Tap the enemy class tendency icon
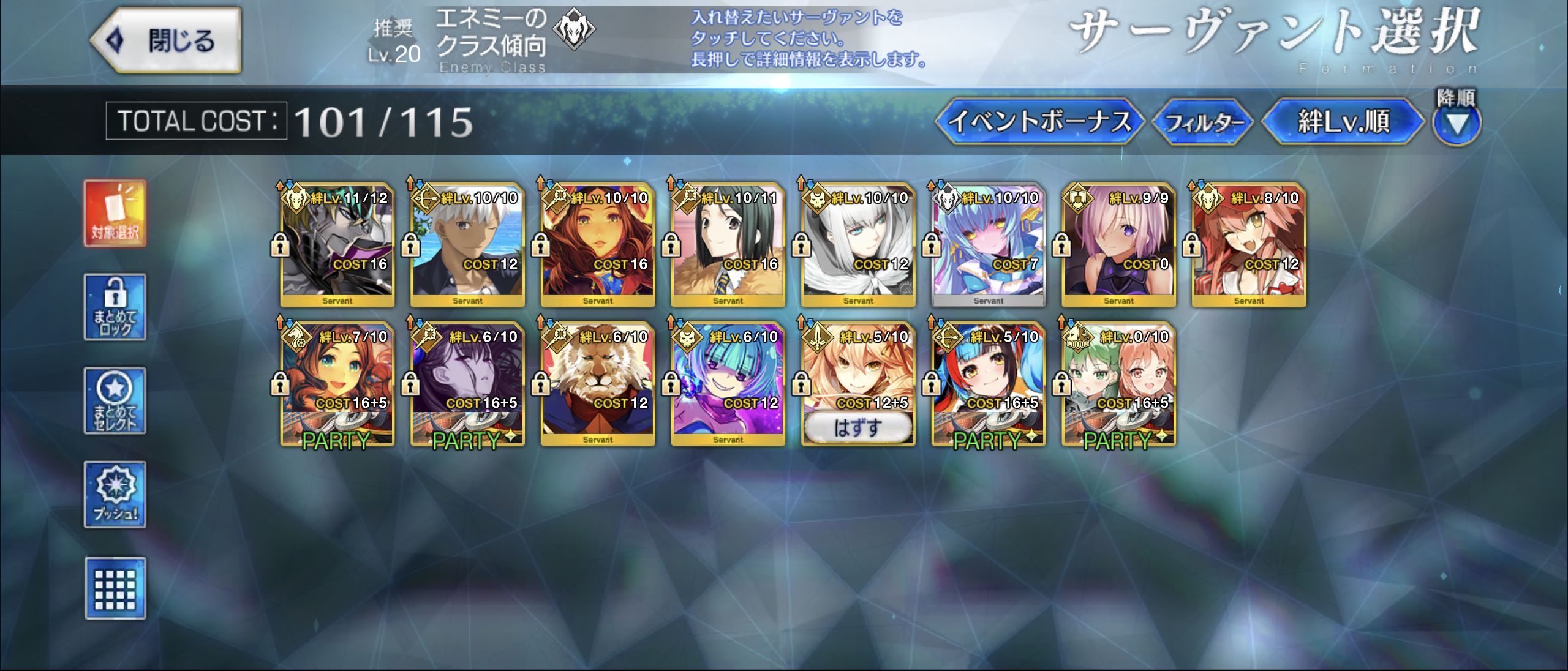The image size is (1568, 671). click(573, 31)
